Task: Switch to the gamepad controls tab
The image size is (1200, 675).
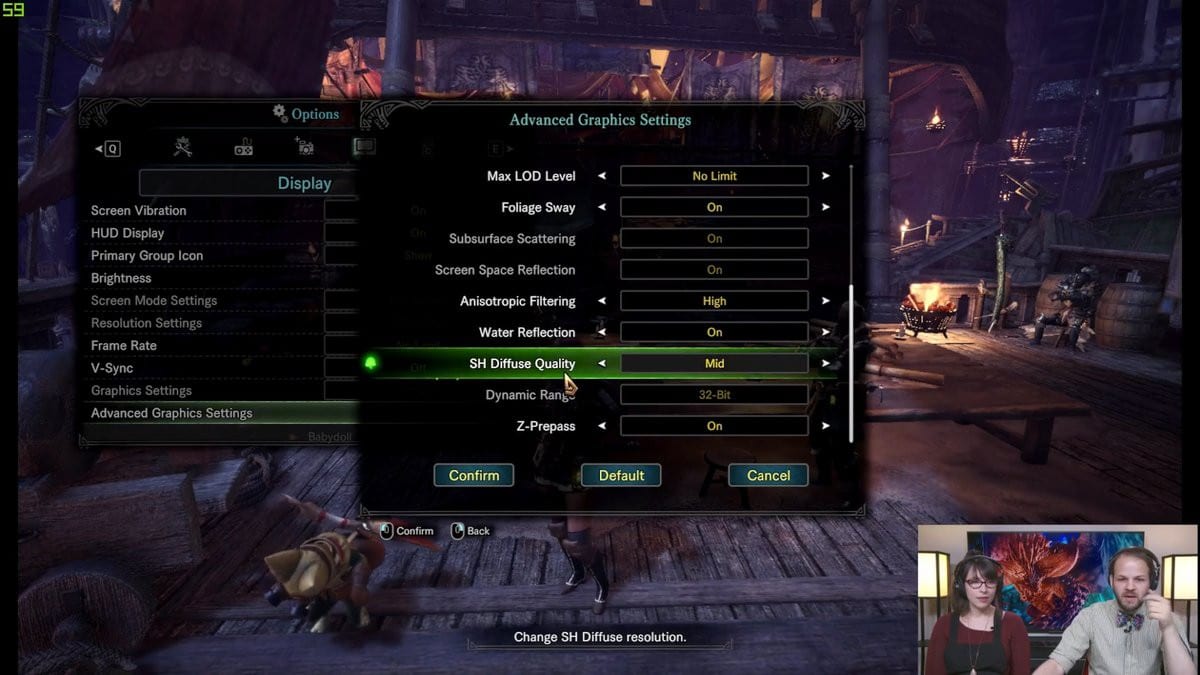Action: (x=243, y=148)
